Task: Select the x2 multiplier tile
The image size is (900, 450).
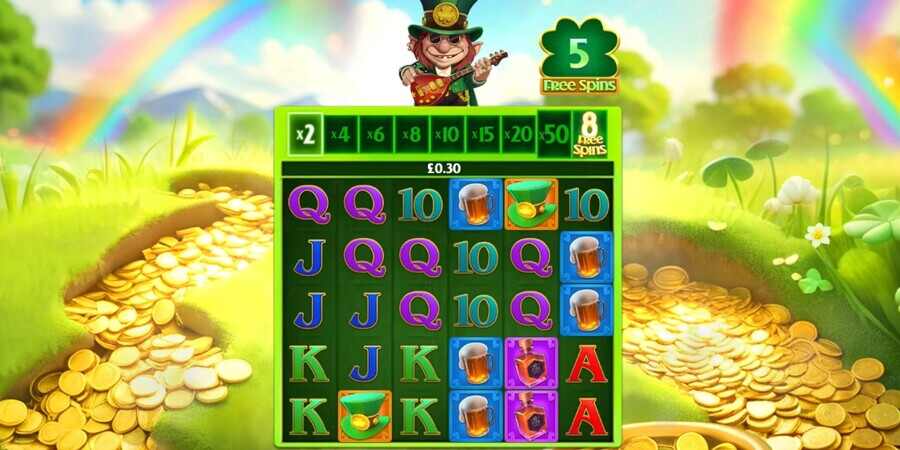Action: click(x=306, y=134)
